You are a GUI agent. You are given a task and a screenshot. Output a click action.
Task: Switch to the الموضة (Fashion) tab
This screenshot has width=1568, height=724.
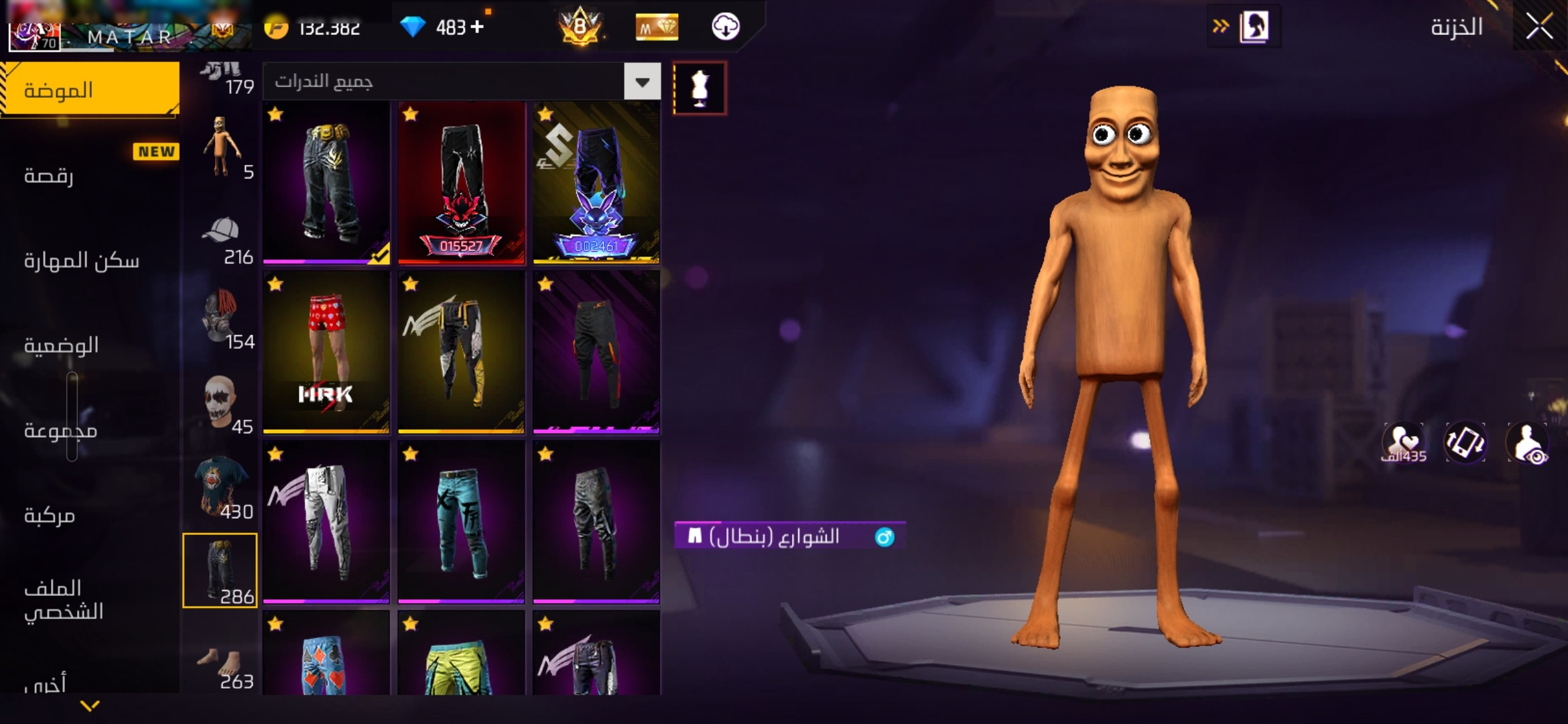[x=90, y=90]
